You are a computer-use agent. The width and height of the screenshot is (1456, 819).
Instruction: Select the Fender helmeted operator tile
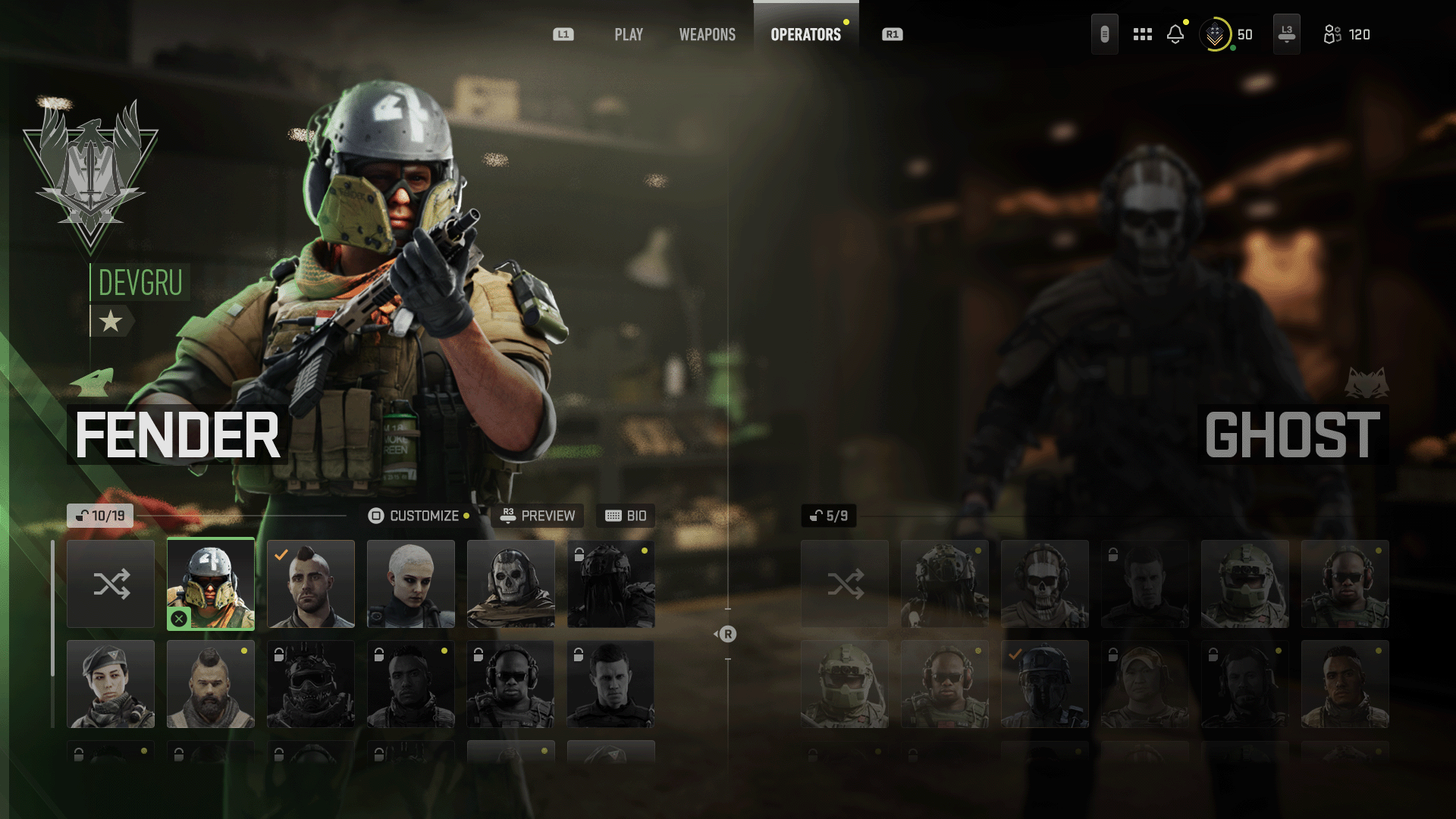(211, 584)
